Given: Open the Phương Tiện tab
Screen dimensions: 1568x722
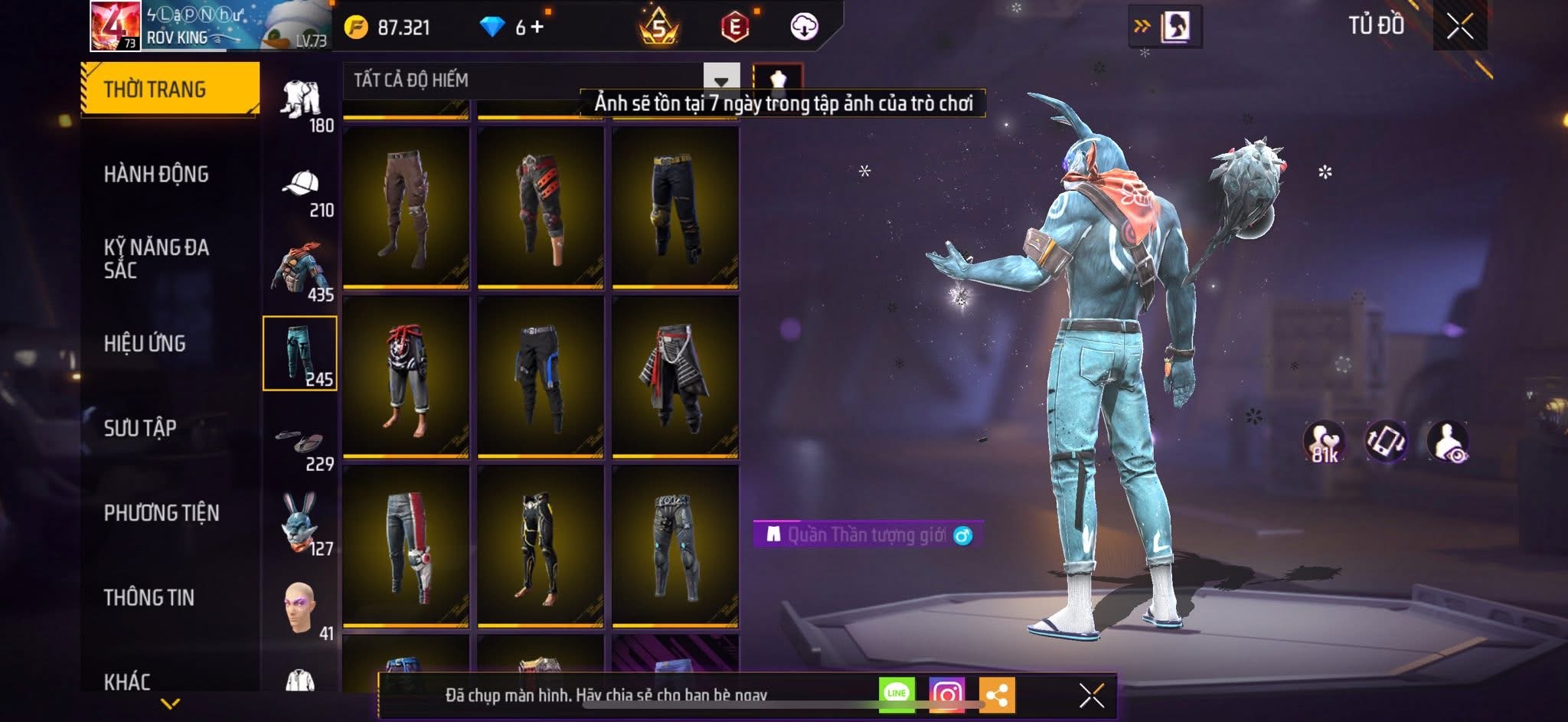Looking at the screenshot, I should tap(161, 513).
